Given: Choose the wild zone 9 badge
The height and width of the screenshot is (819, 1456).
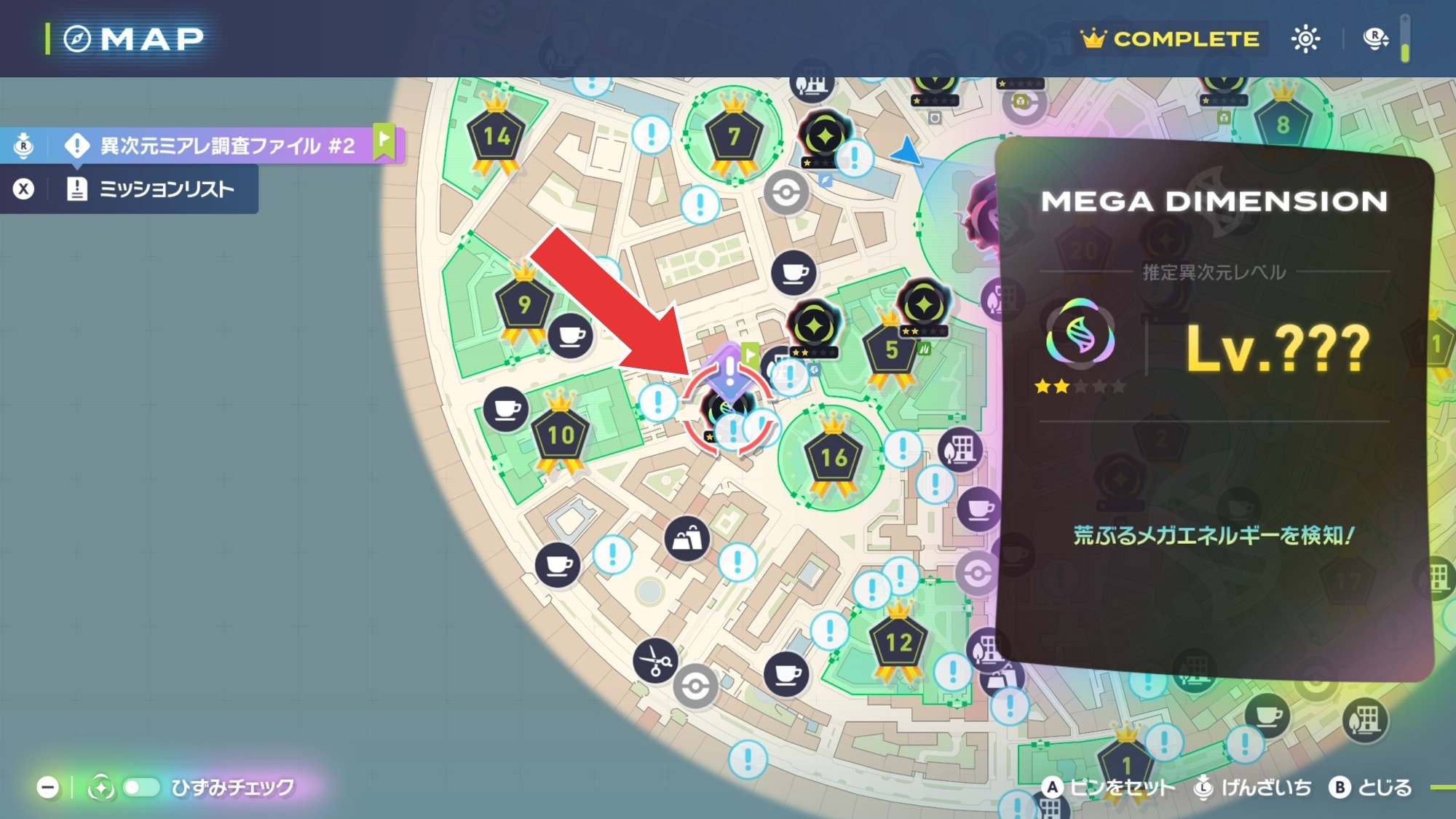Looking at the screenshot, I should click(x=523, y=304).
